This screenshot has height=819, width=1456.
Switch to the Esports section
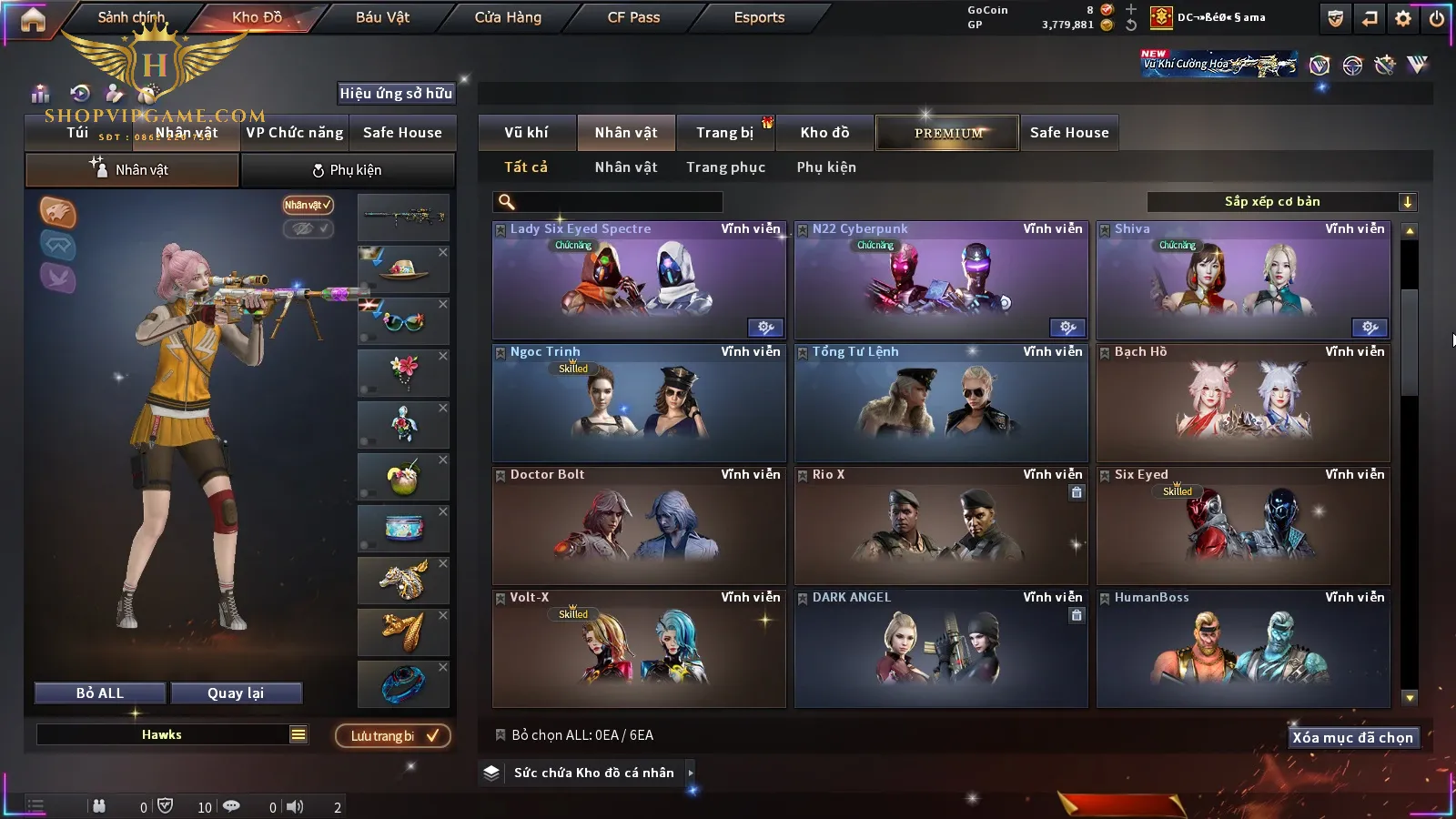pos(759,17)
